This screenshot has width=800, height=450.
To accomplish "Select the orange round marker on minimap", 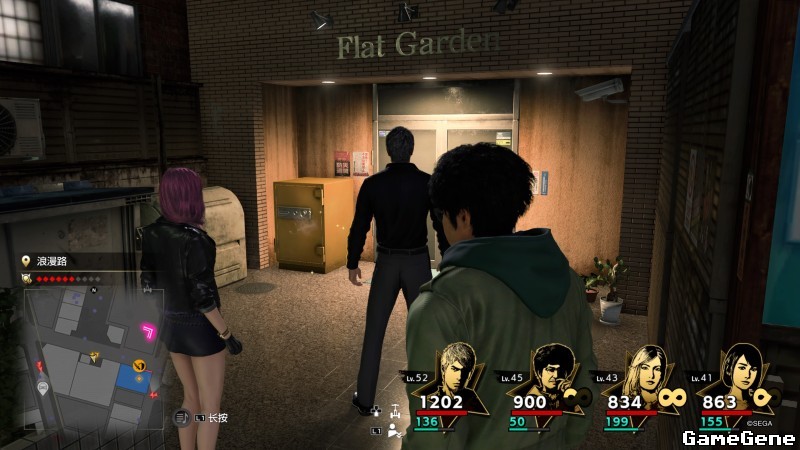I will 140,366.
